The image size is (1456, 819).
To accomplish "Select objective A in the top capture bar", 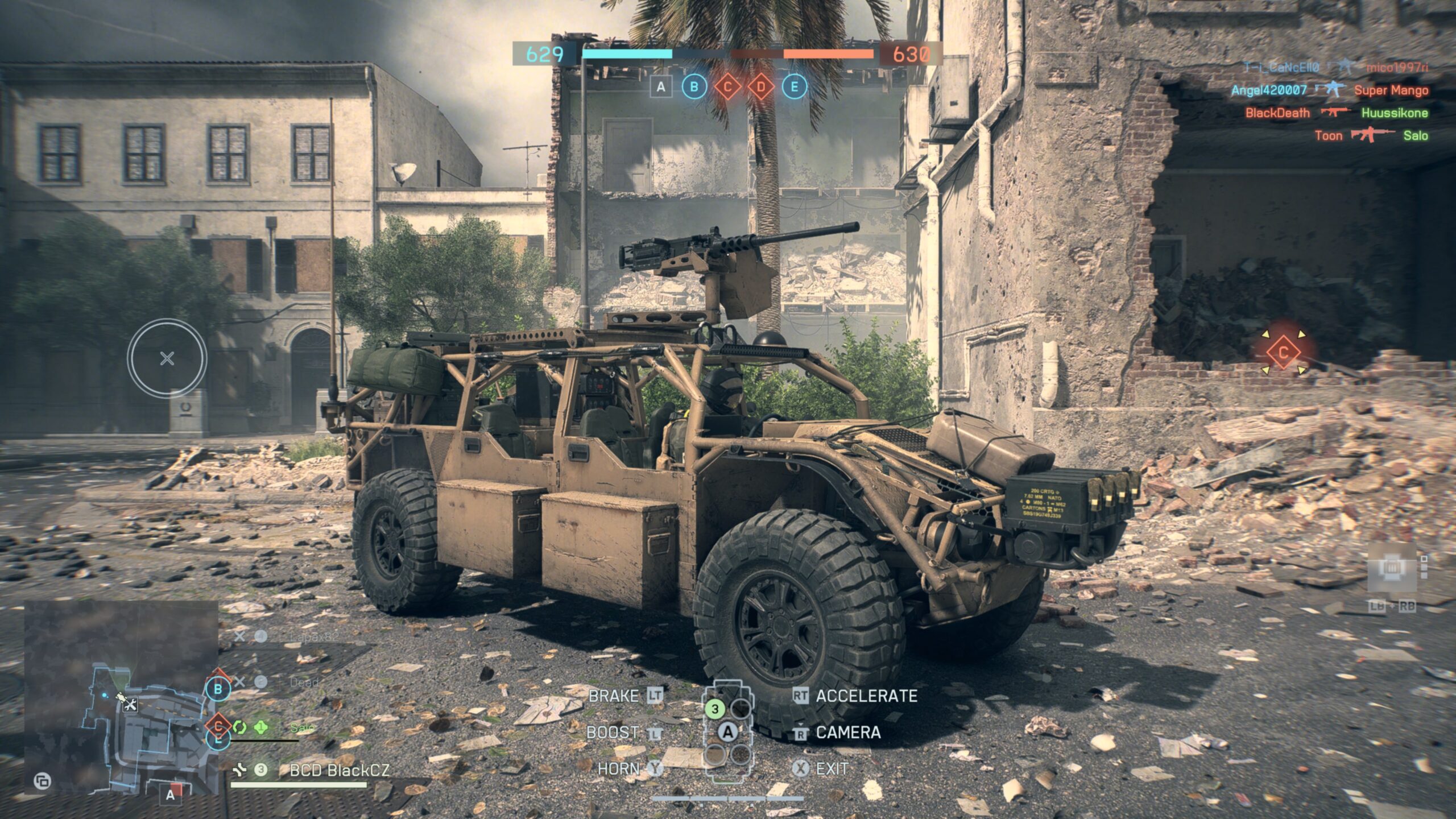I will [660, 87].
